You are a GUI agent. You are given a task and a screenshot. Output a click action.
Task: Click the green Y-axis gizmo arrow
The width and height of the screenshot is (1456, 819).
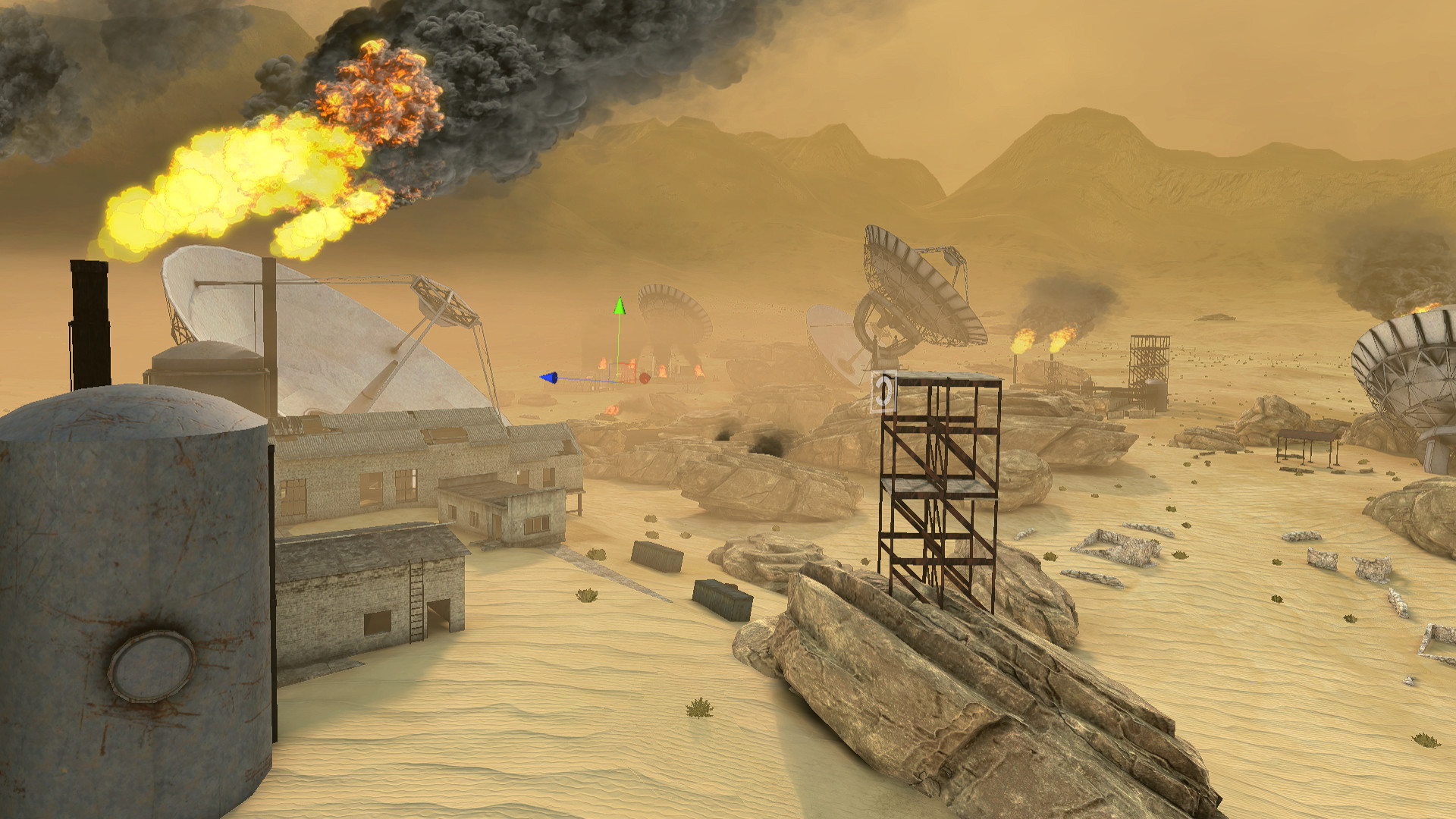click(620, 306)
